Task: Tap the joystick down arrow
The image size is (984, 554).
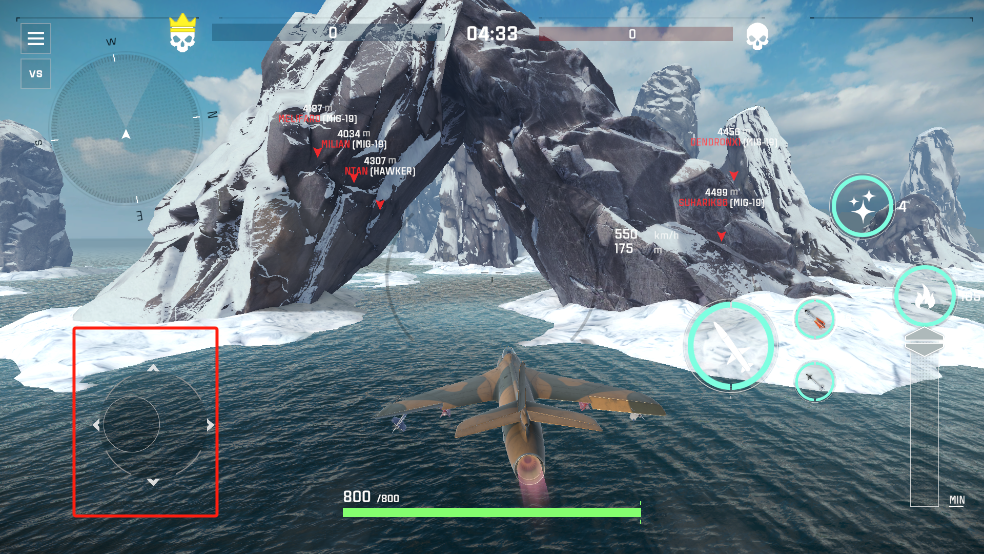Action: point(153,482)
